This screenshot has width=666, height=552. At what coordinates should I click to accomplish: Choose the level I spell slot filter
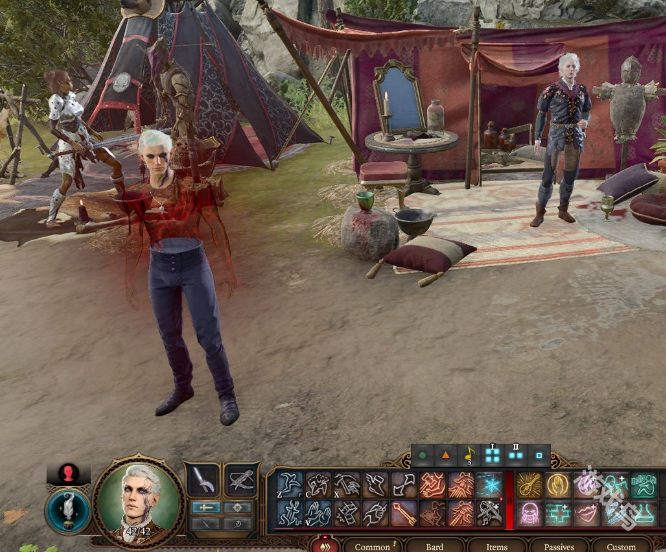[x=492, y=455]
